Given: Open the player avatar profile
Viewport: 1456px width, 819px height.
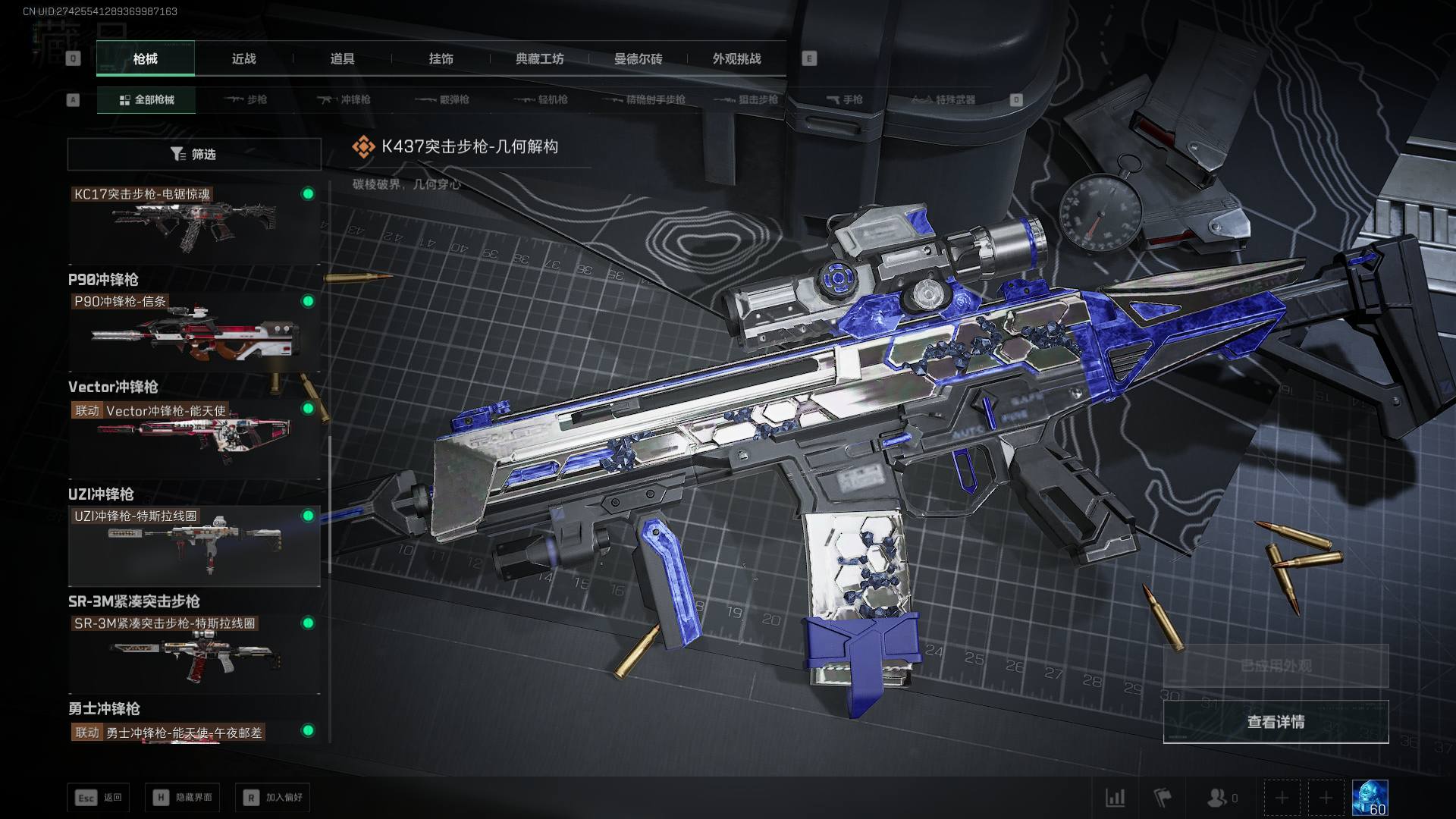Looking at the screenshot, I should click(x=1370, y=798).
